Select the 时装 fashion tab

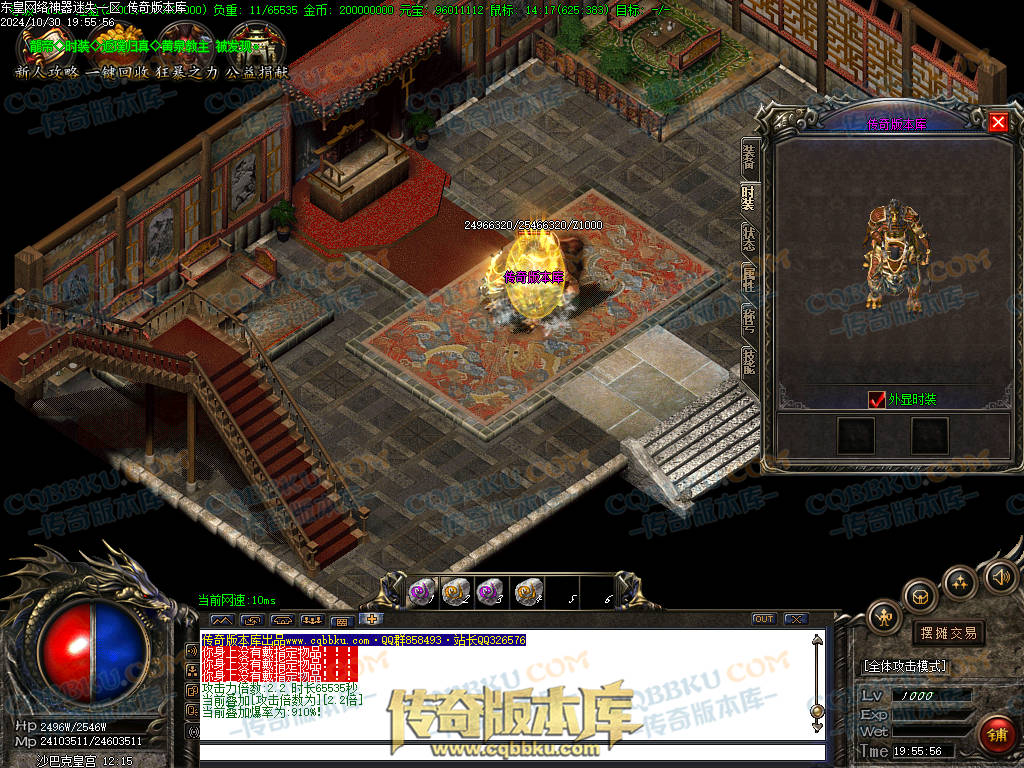tap(748, 197)
